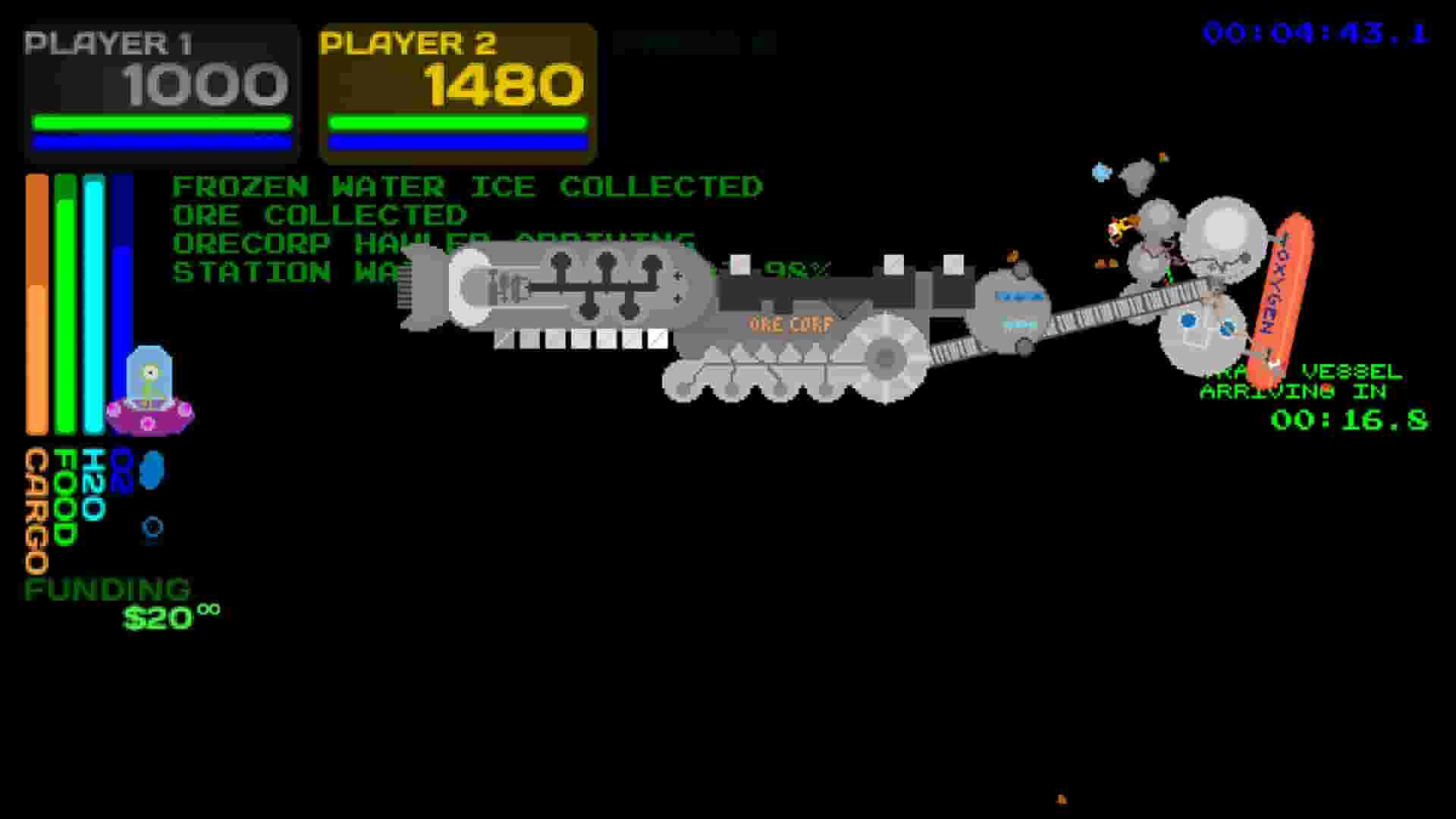Click the blue crystal floating near the asteroids

(x=1101, y=172)
